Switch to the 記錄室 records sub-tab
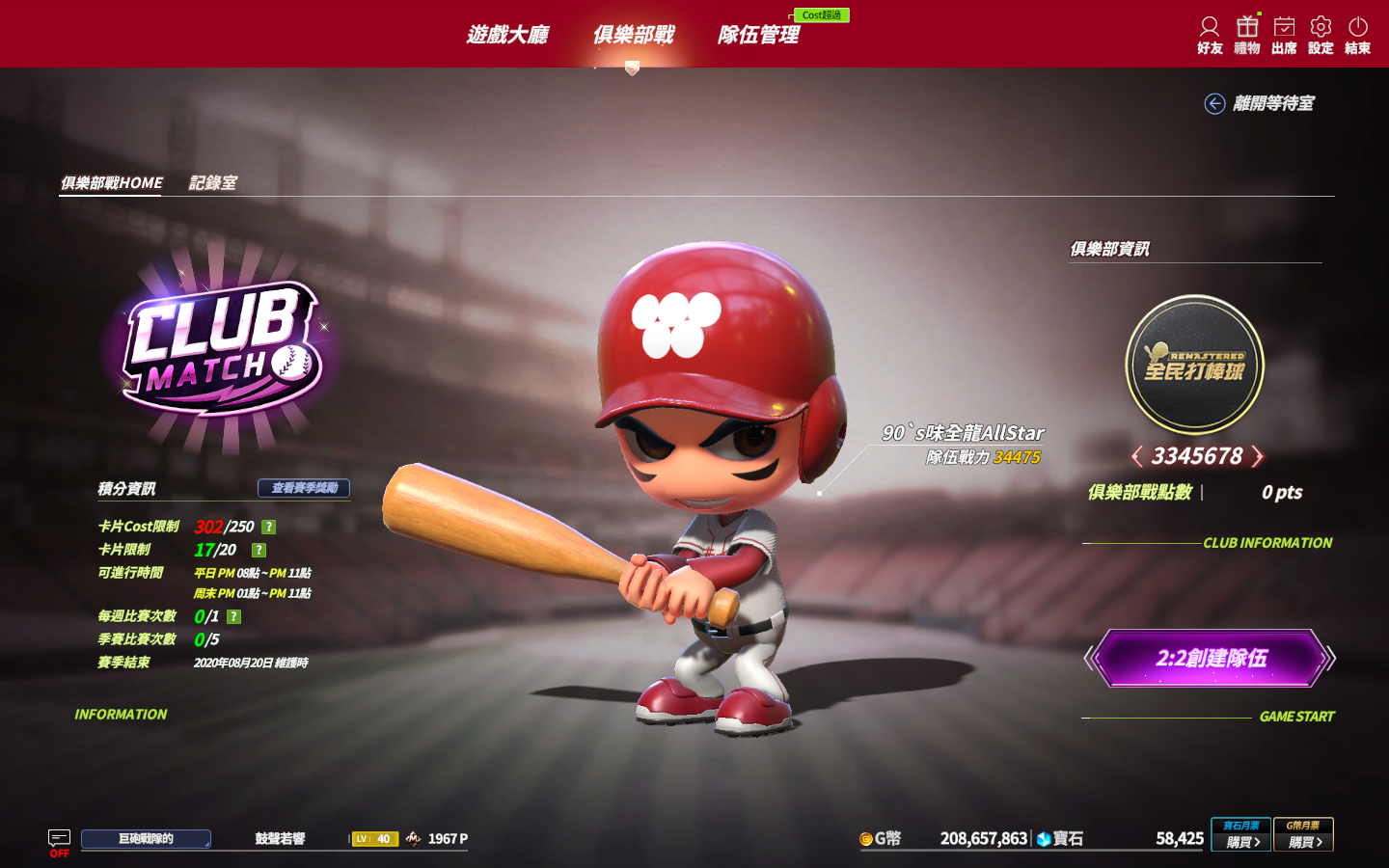The width and height of the screenshot is (1389, 868). point(212,182)
